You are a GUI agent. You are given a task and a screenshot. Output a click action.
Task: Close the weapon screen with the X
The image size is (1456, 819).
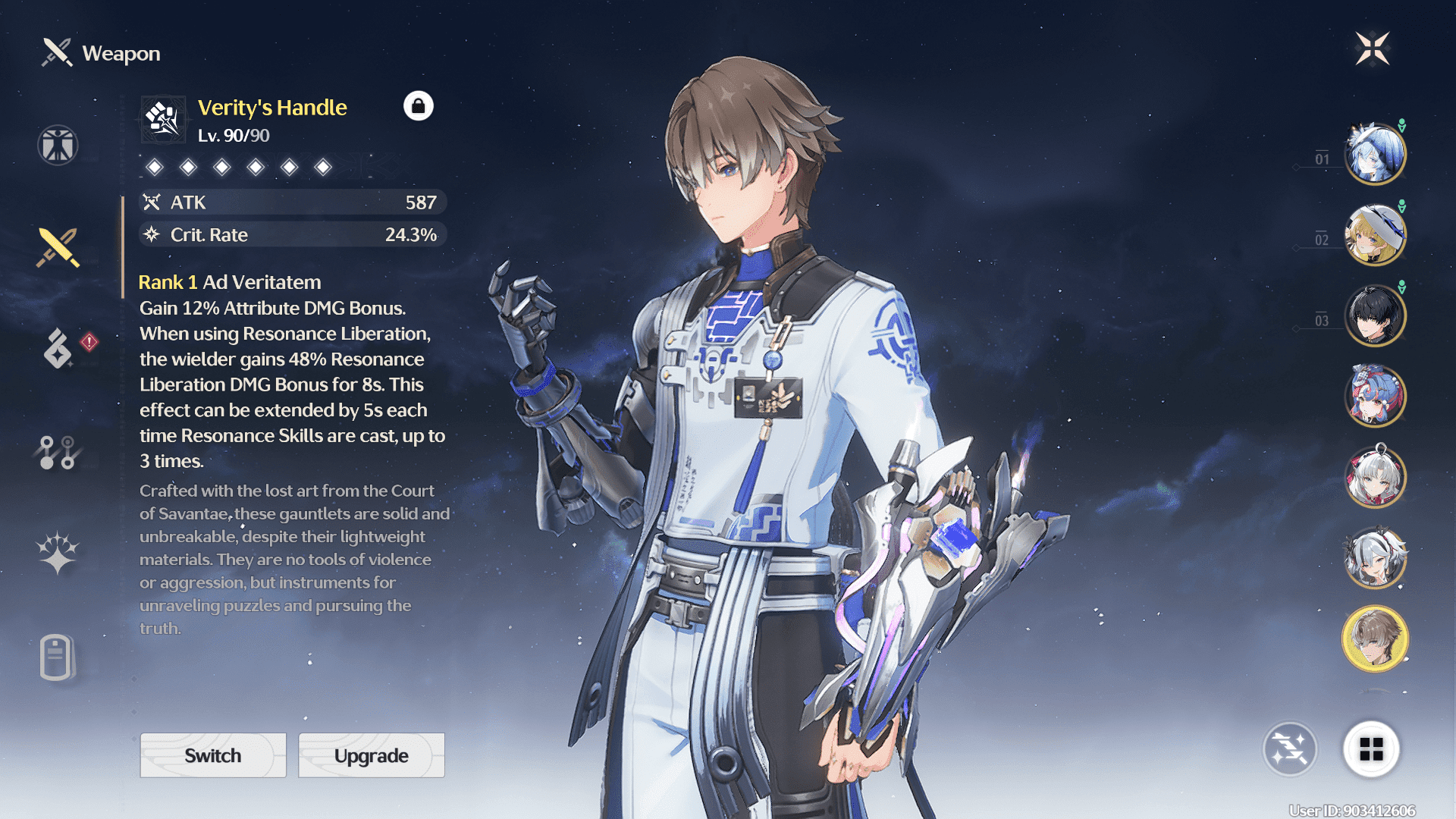pos(1372,49)
